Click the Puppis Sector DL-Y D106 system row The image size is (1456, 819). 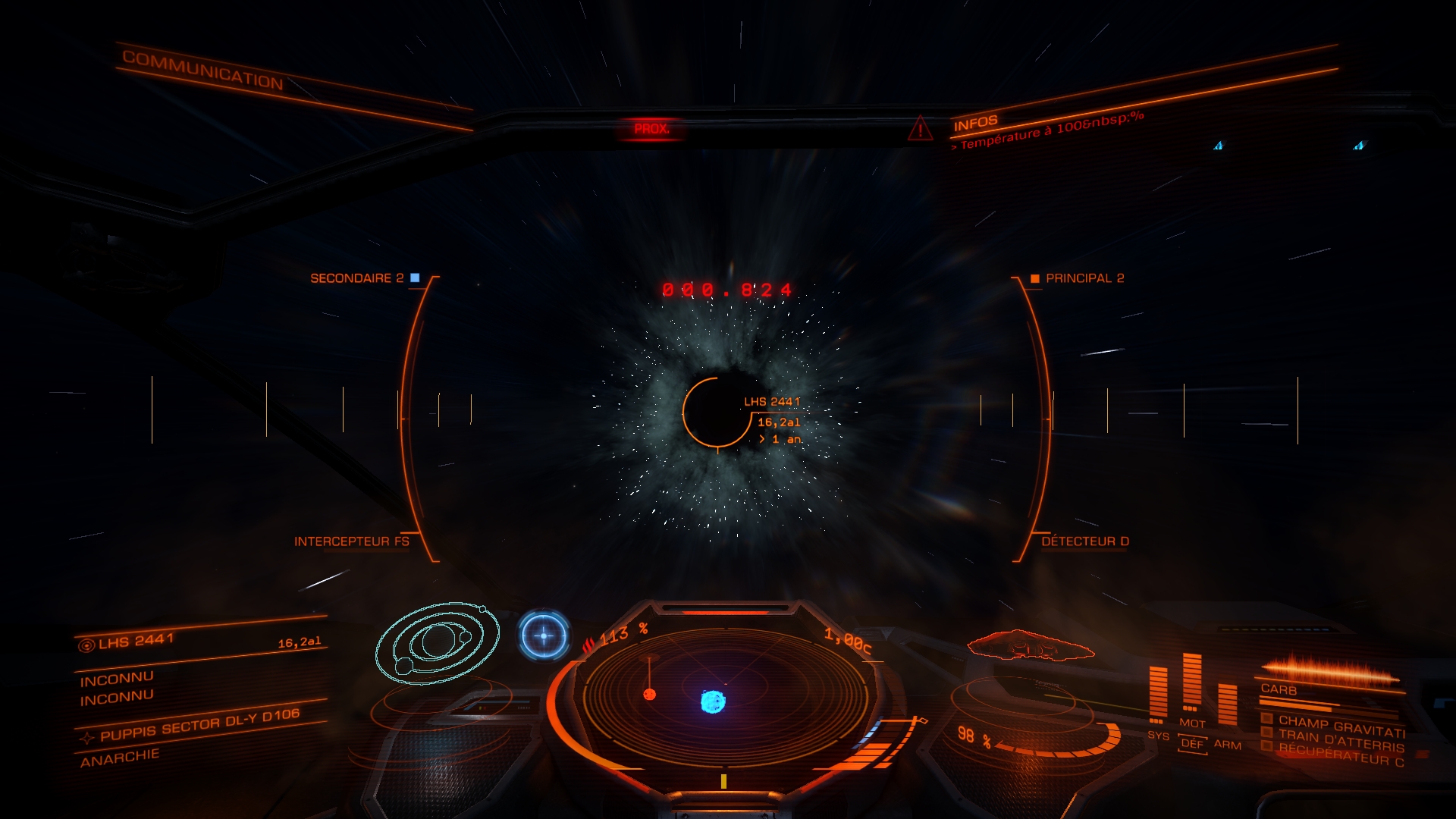click(x=199, y=725)
